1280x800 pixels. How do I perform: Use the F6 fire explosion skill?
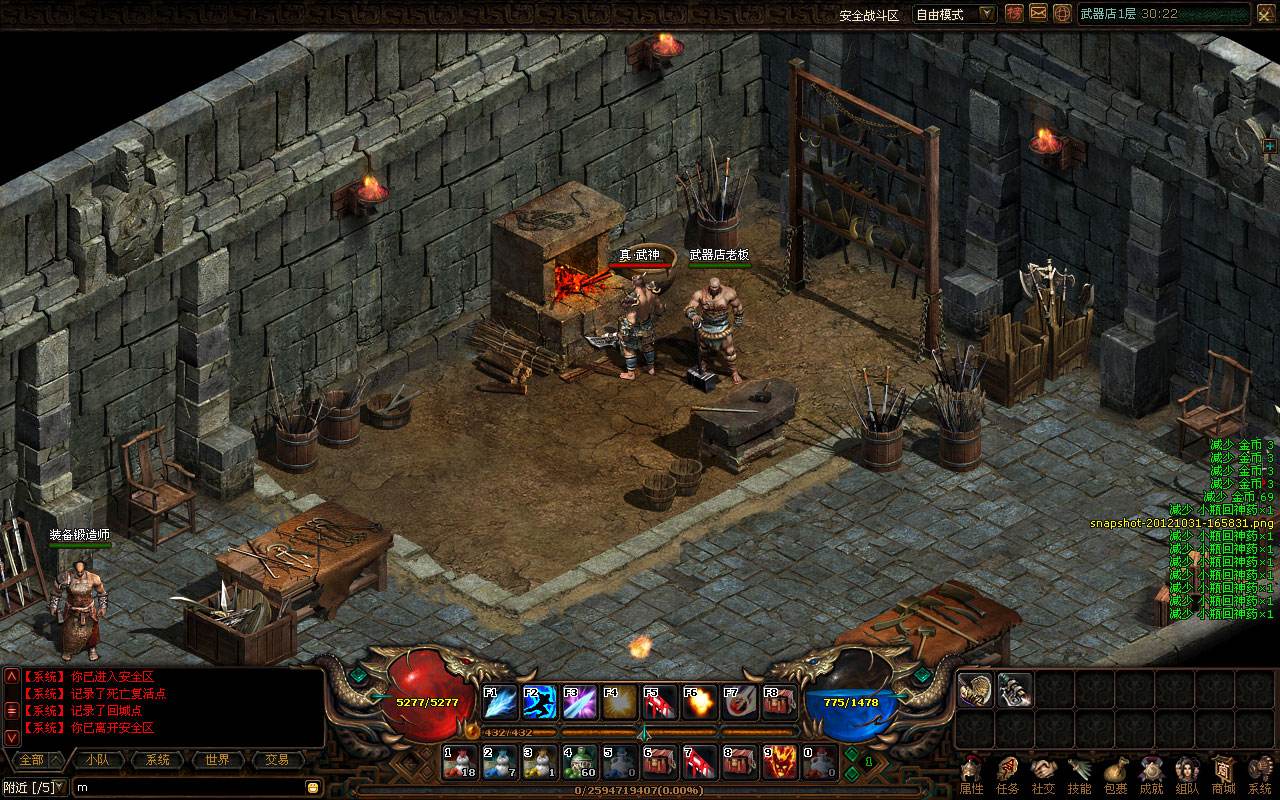[700, 703]
